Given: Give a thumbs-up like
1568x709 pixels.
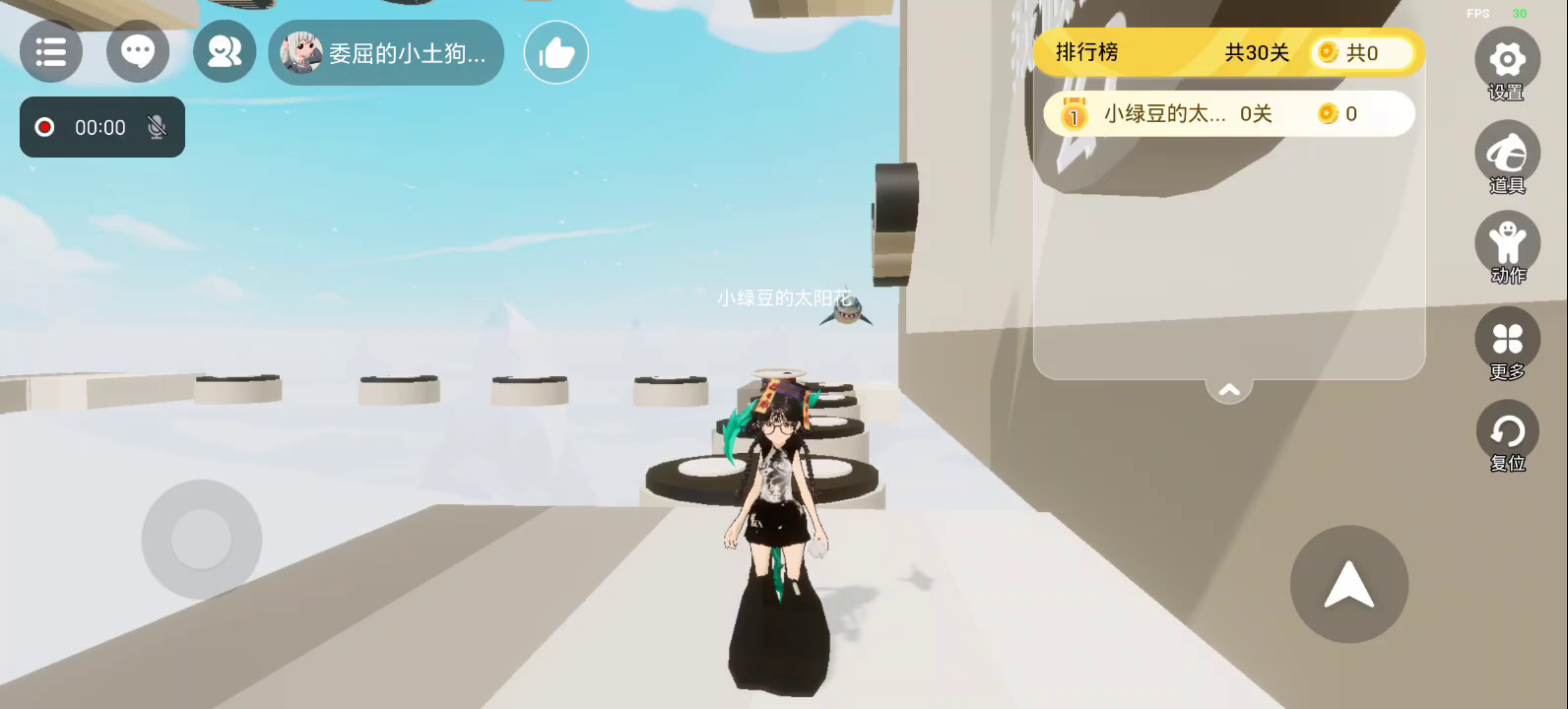Looking at the screenshot, I should tap(556, 53).
